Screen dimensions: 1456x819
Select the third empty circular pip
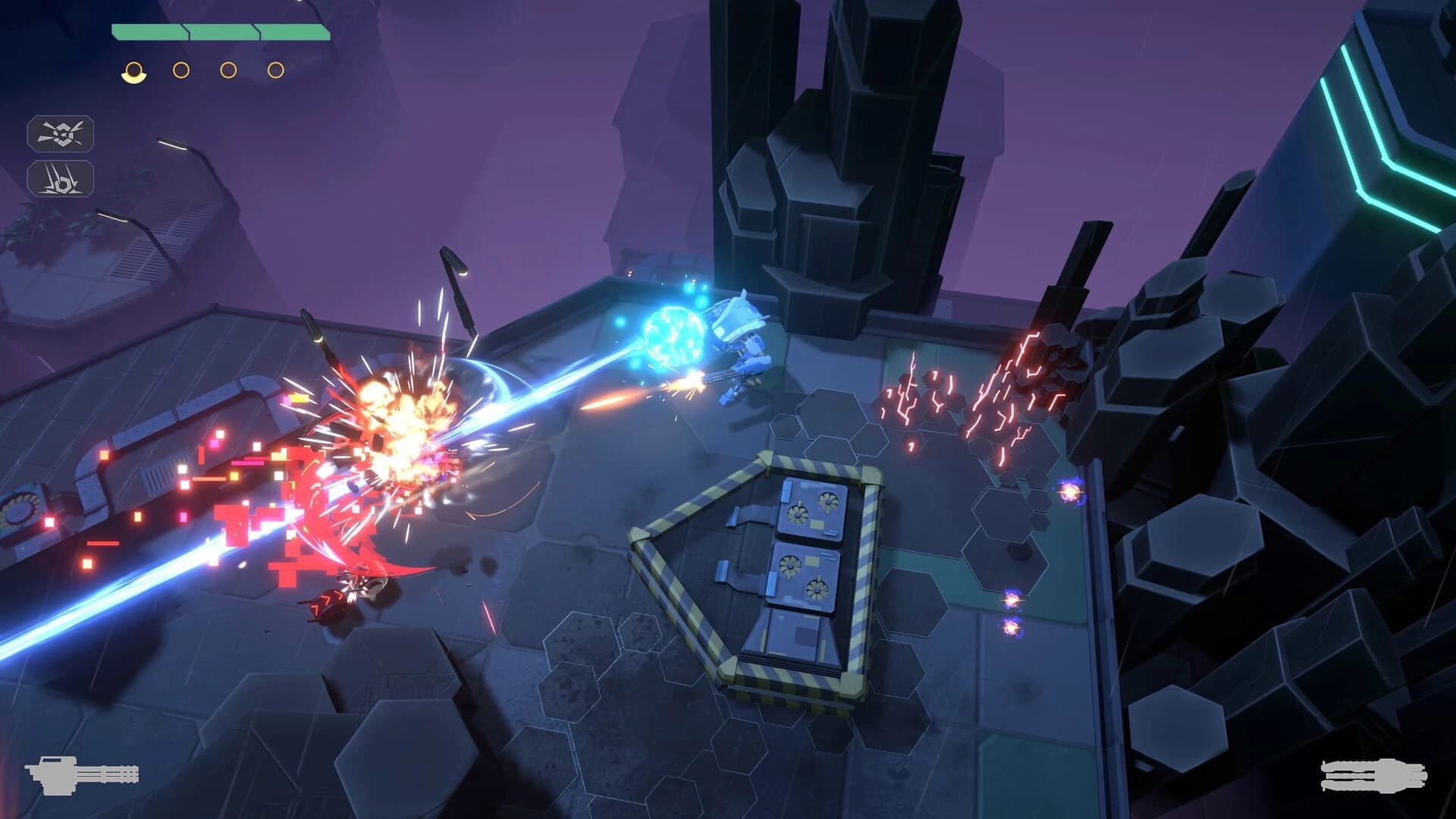[x=227, y=71]
